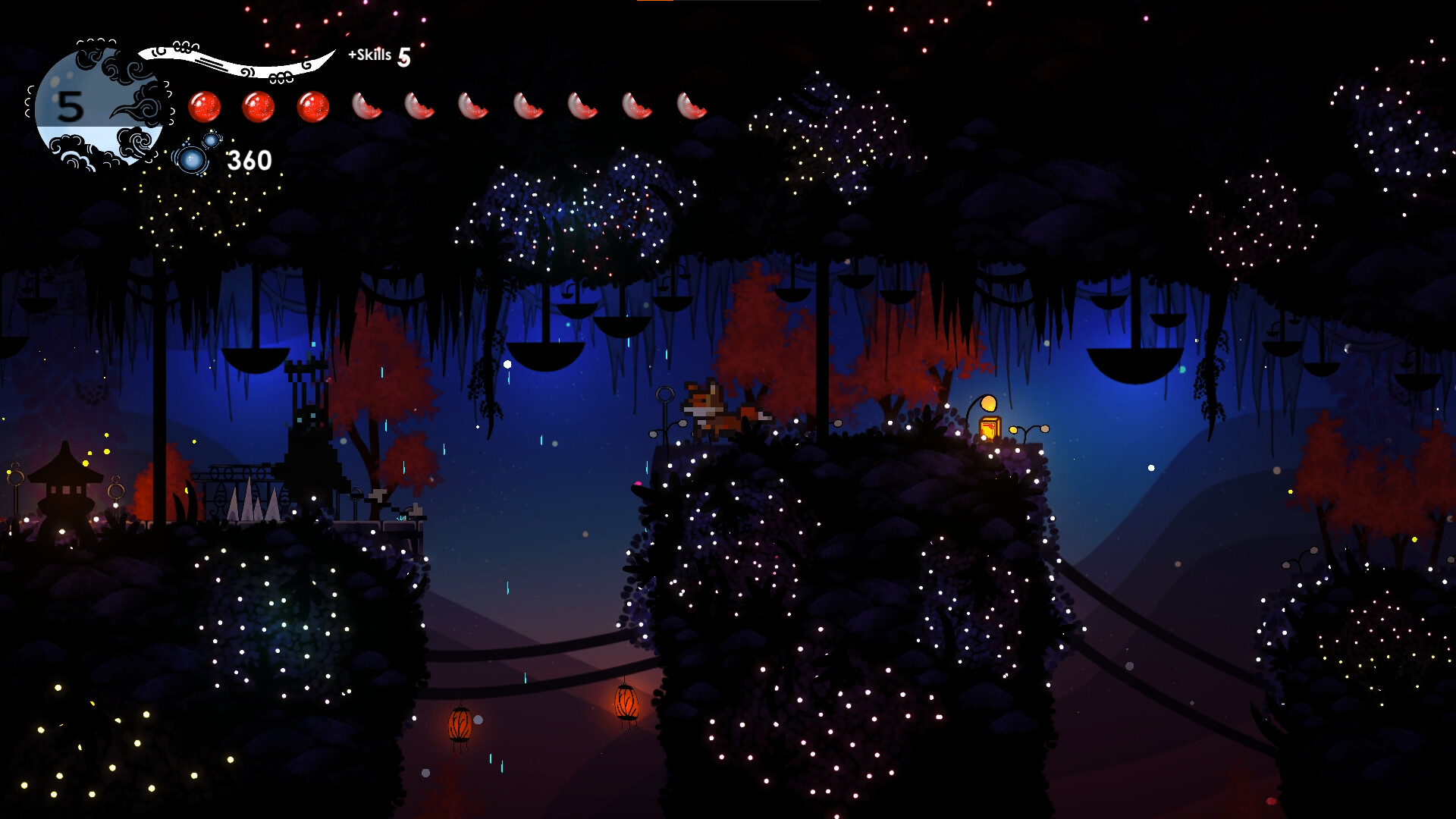Image resolution: width=1456 pixels, height=819 pixels.
Task: Select the skills count number 5
Action: click(403, 55)
